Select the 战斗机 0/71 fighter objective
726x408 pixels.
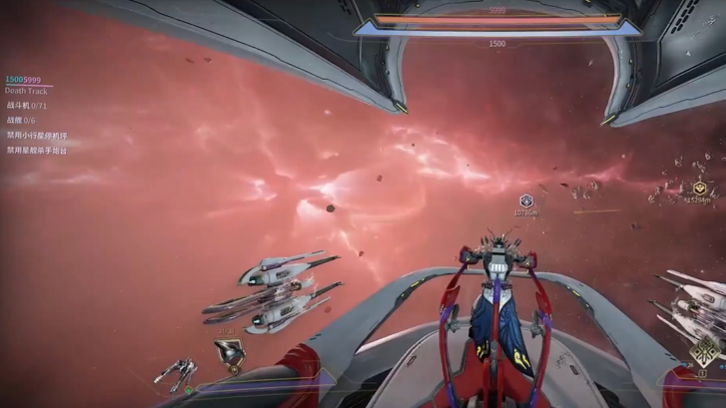(27, 105)
